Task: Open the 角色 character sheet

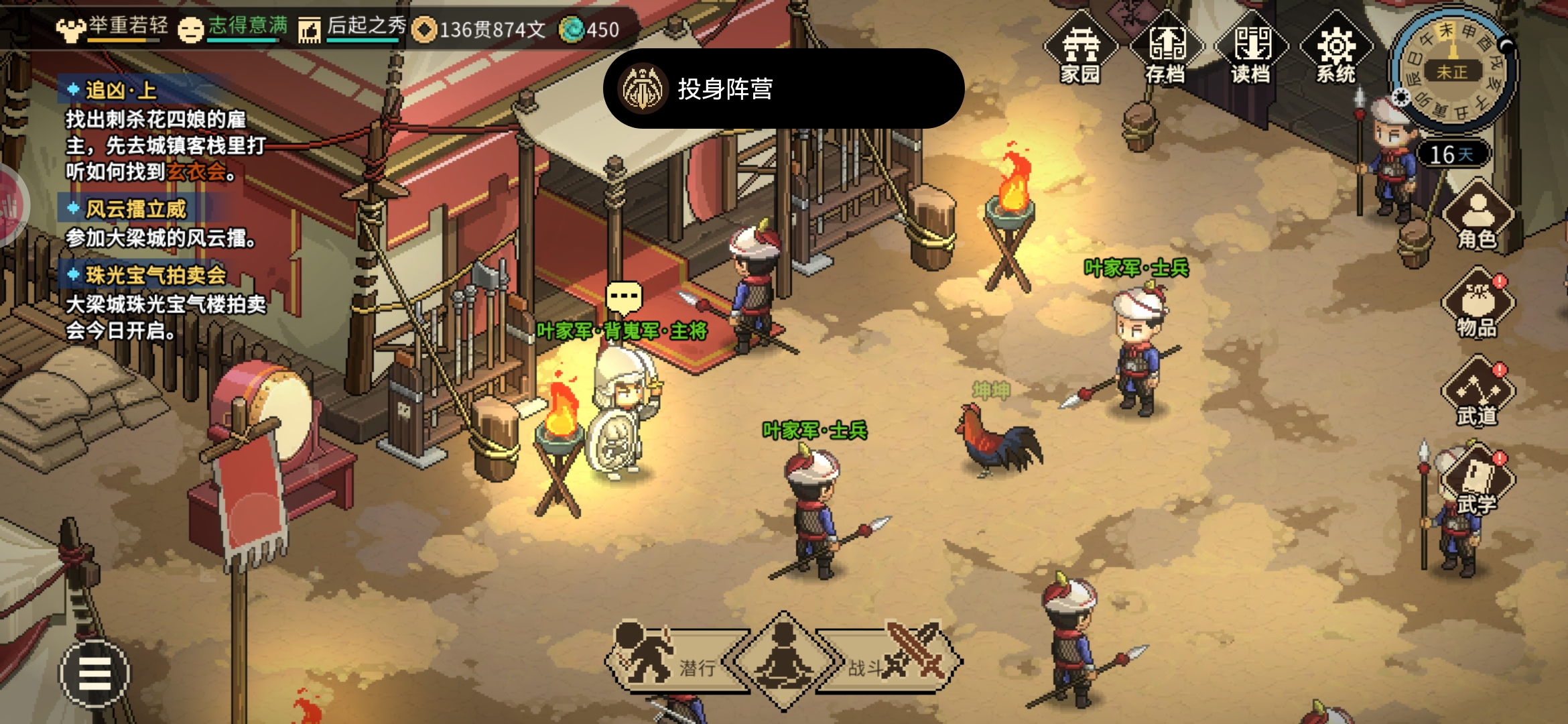Action: point(1478,216)
